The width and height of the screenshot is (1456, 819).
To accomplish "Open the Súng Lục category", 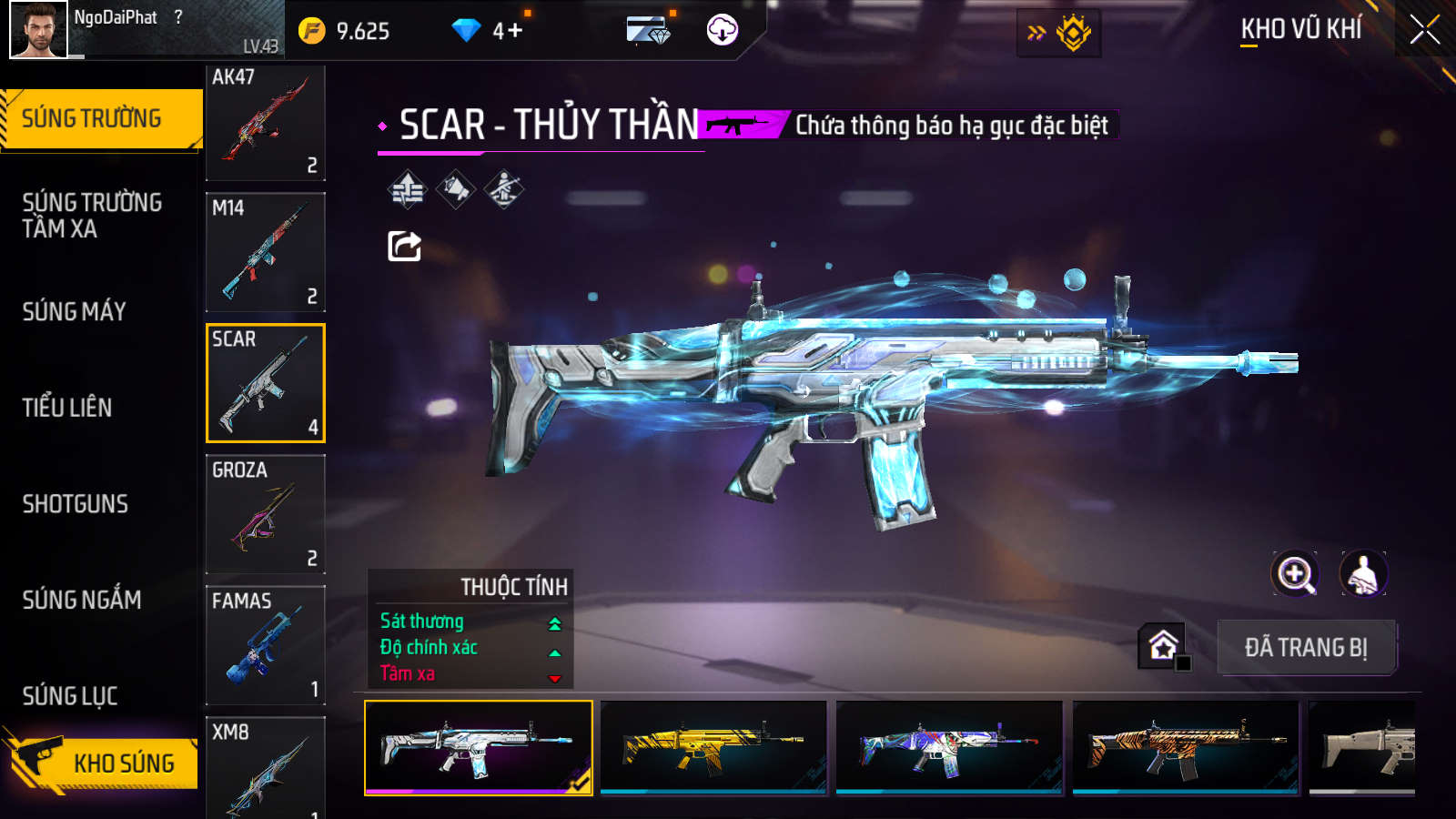I will (70, 696).
